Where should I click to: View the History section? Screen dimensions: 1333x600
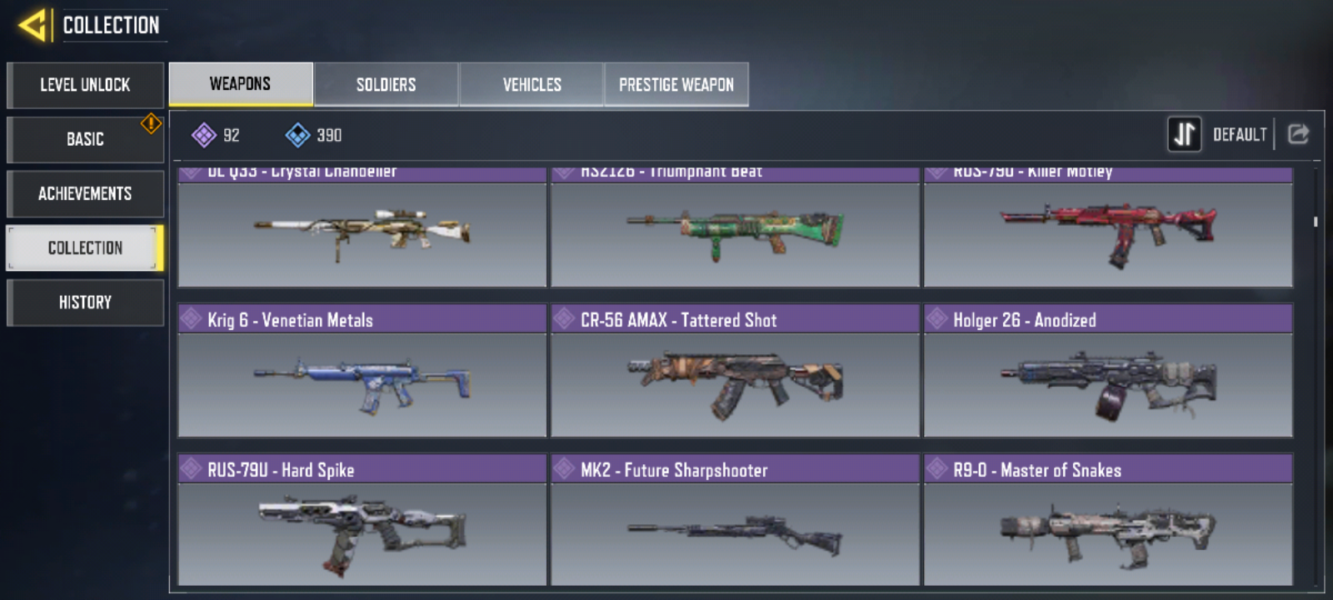point(85,302)
